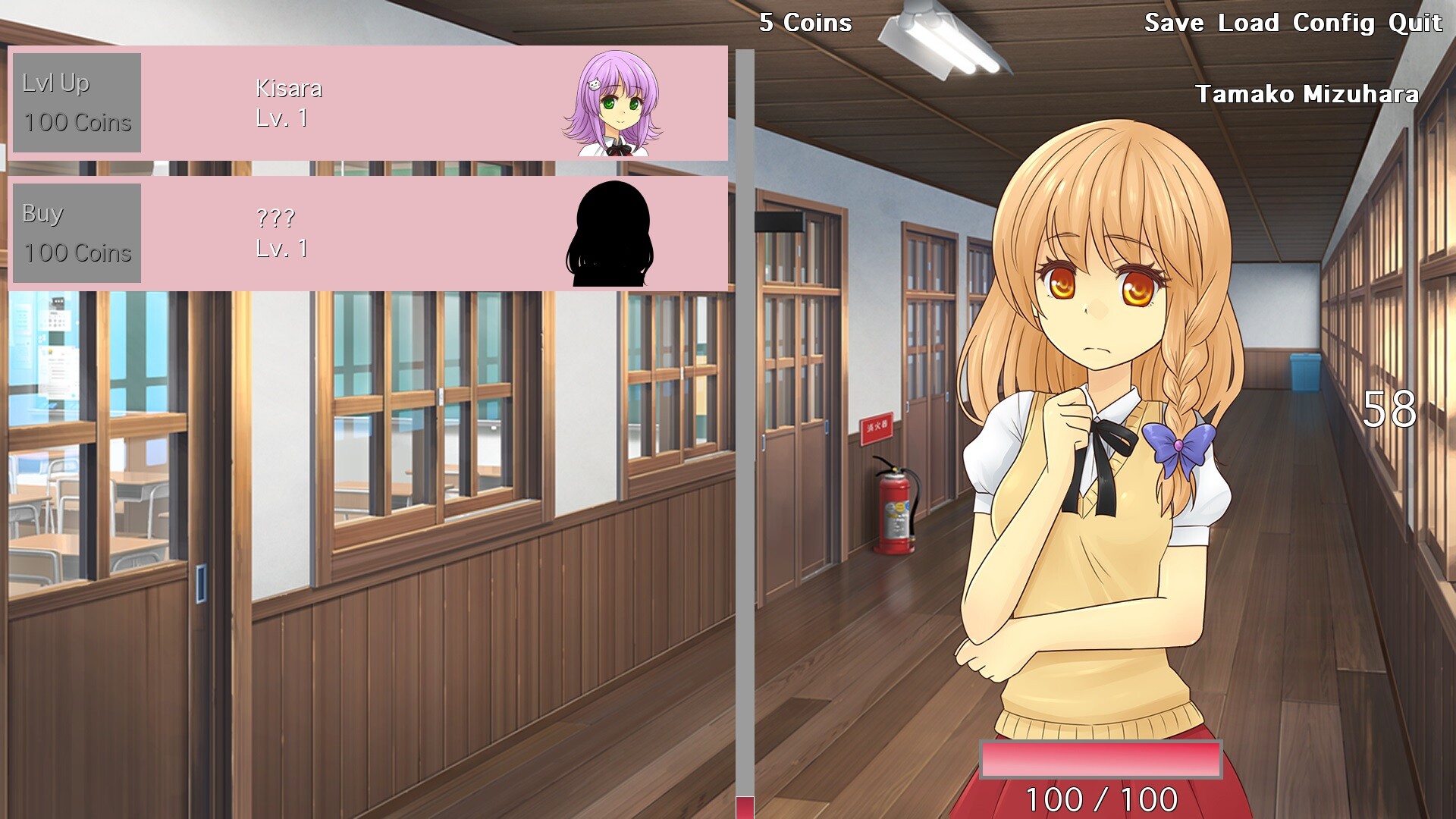
Task: Click the 5 Coins currency display
Action: [805, 24]
